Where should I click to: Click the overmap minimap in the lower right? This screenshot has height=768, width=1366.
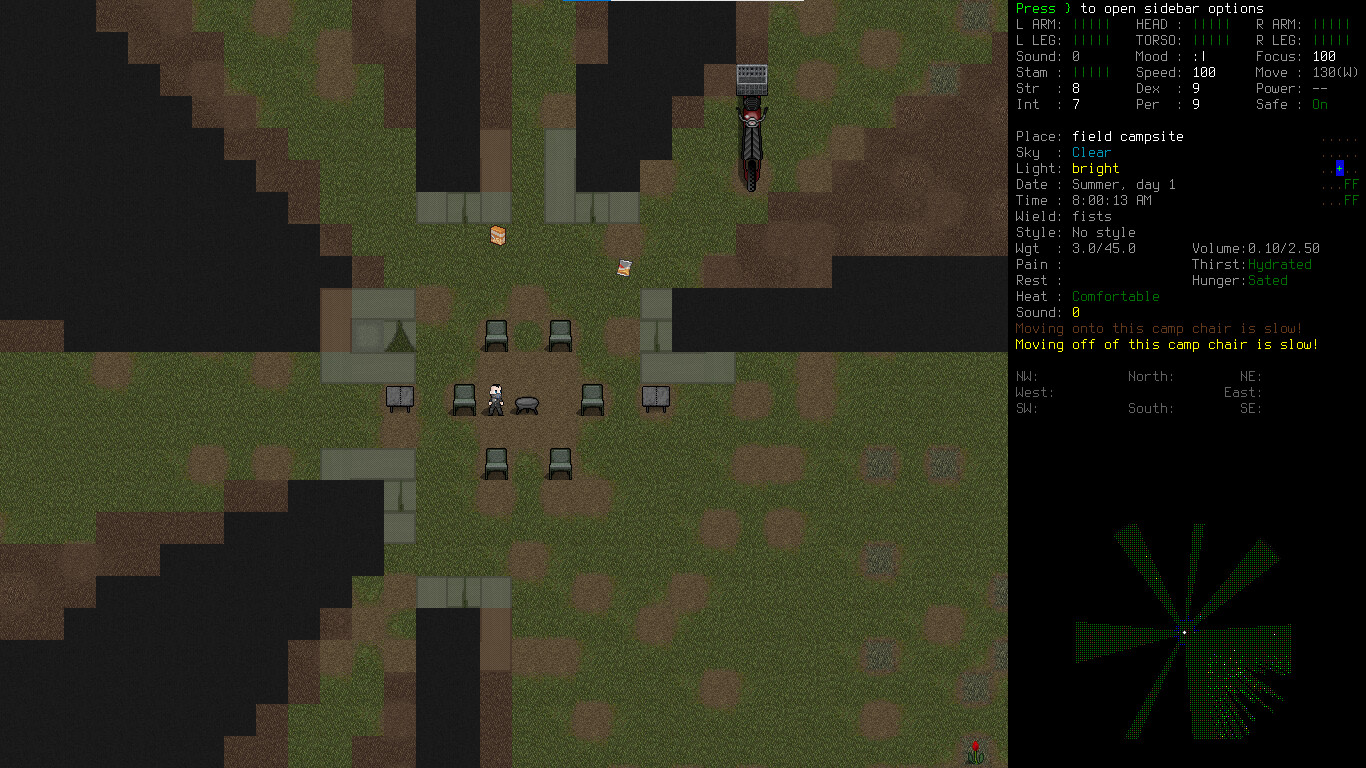1185,630
